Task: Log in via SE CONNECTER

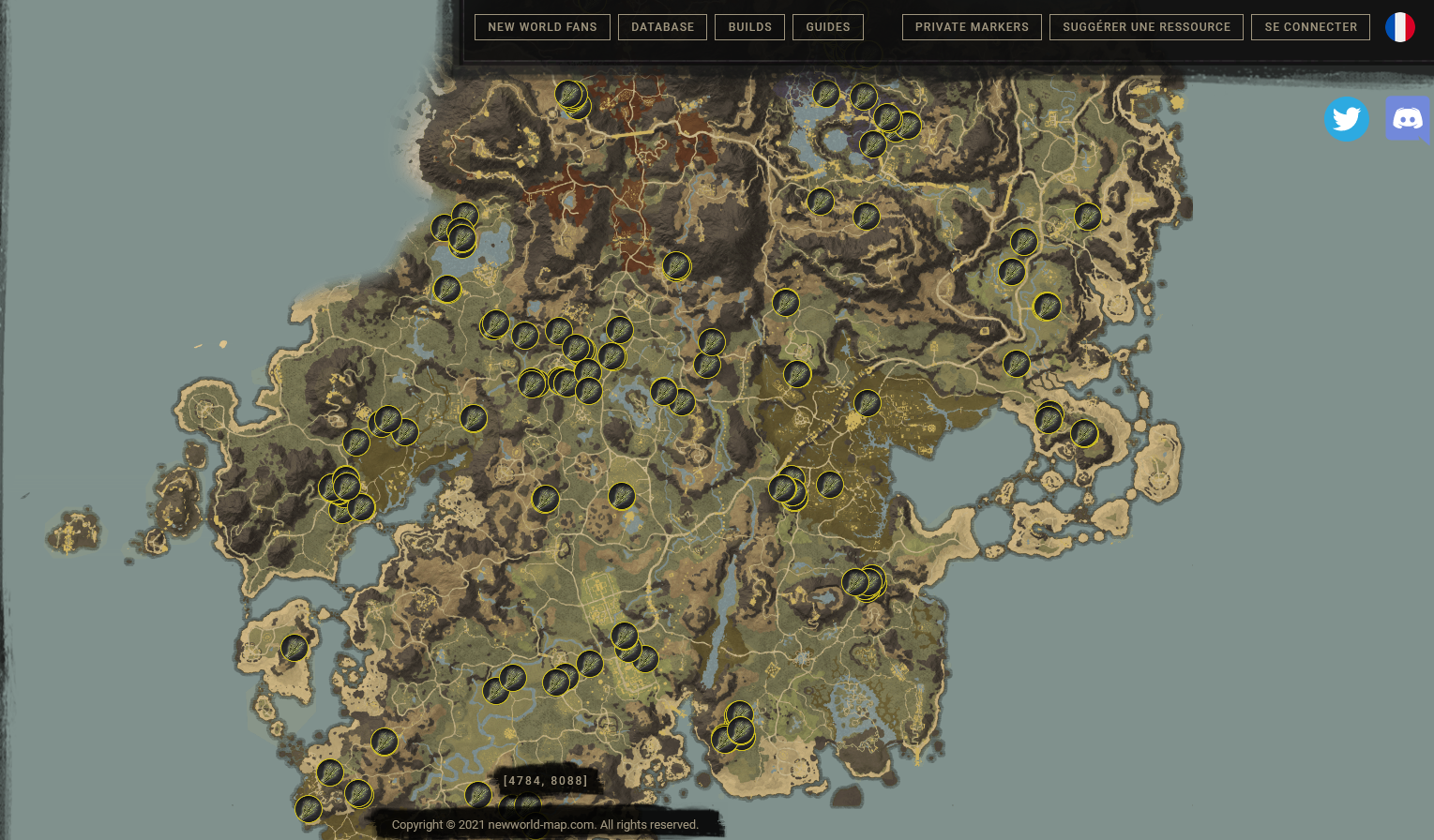Action: point(1310,27)
